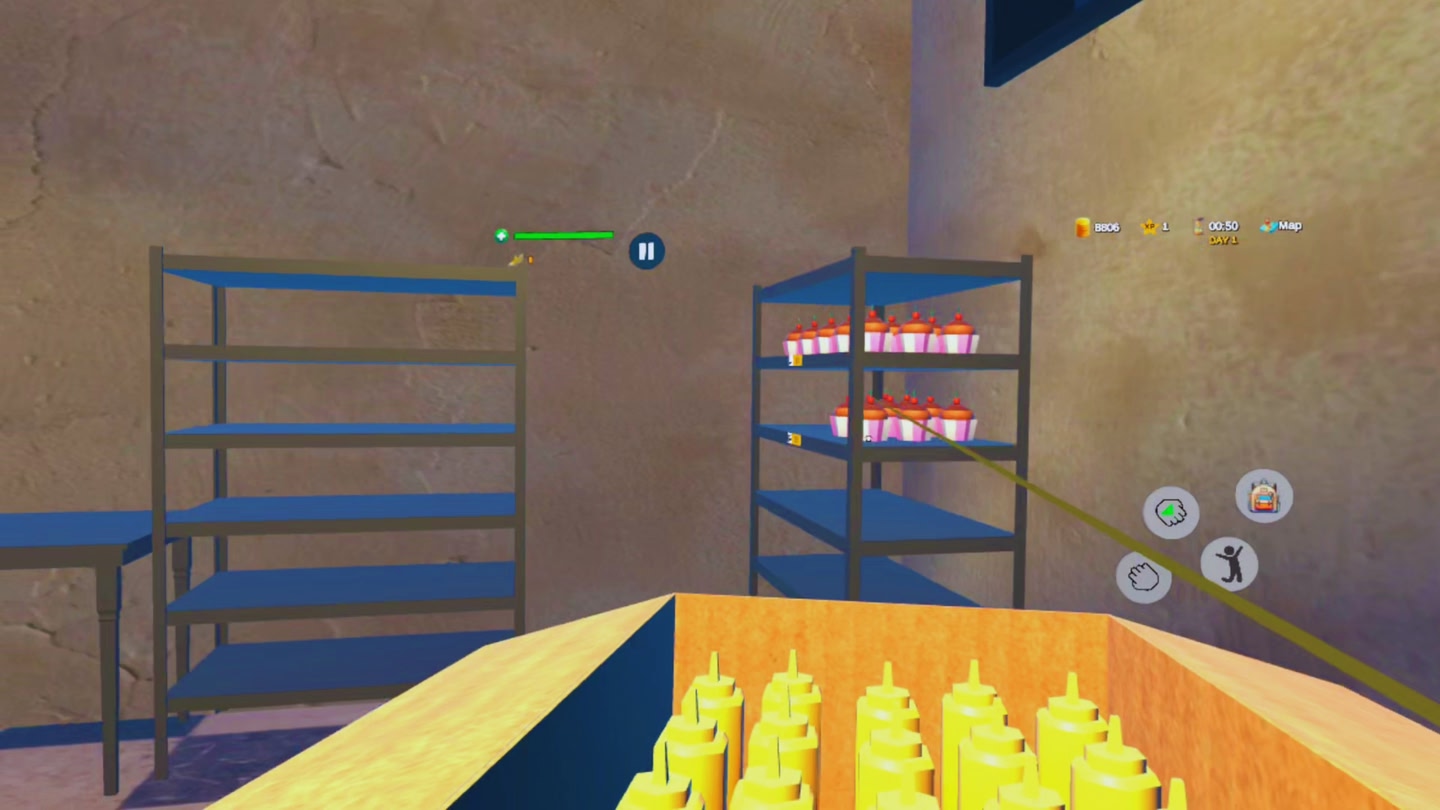Viewport: 1440px width, 810px height.
Task: Tap the green health bar
Action: pos(563,234)
